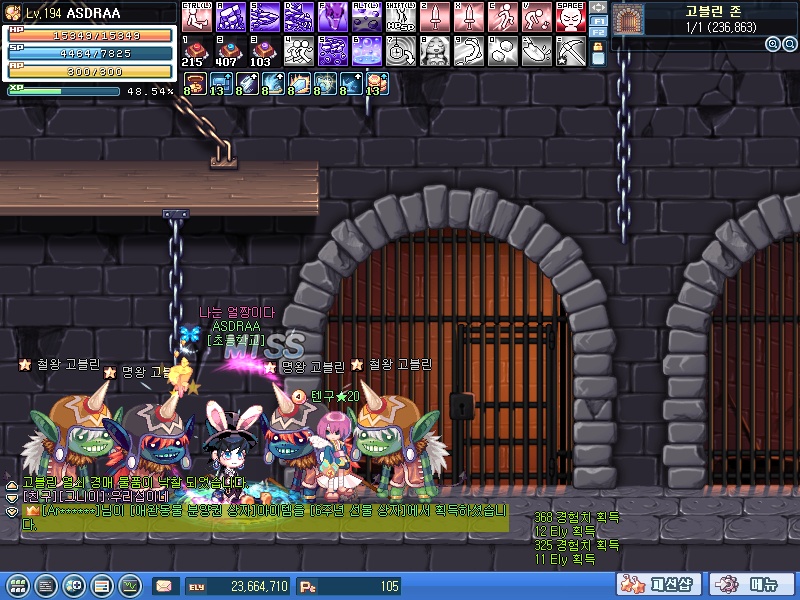The image size is (800, 600).
Task: Activate the pickaxe skill slot
Action: pyautogui.click(x=570, y=50)
